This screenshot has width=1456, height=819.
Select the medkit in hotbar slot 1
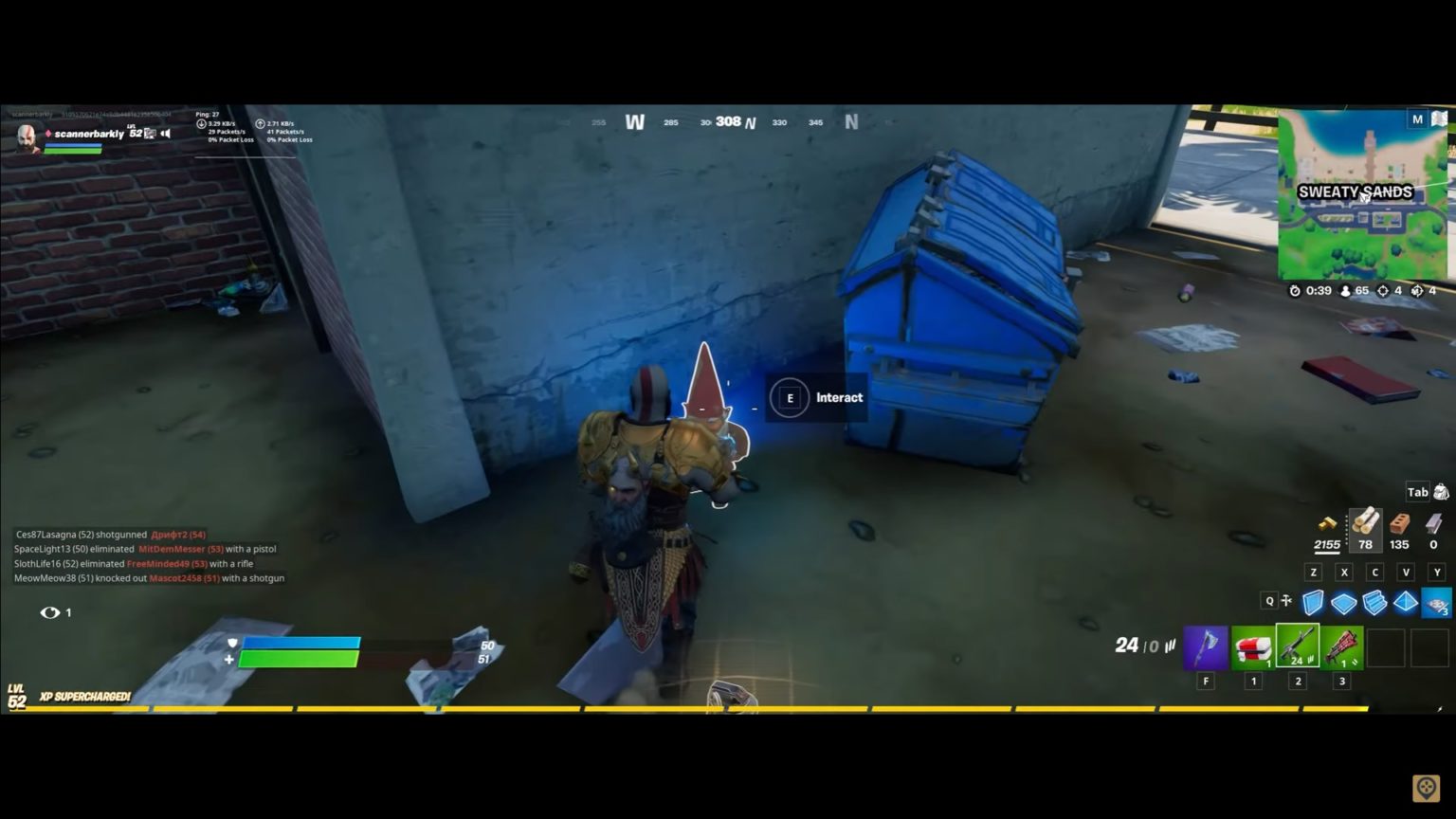click(1251, 648)
